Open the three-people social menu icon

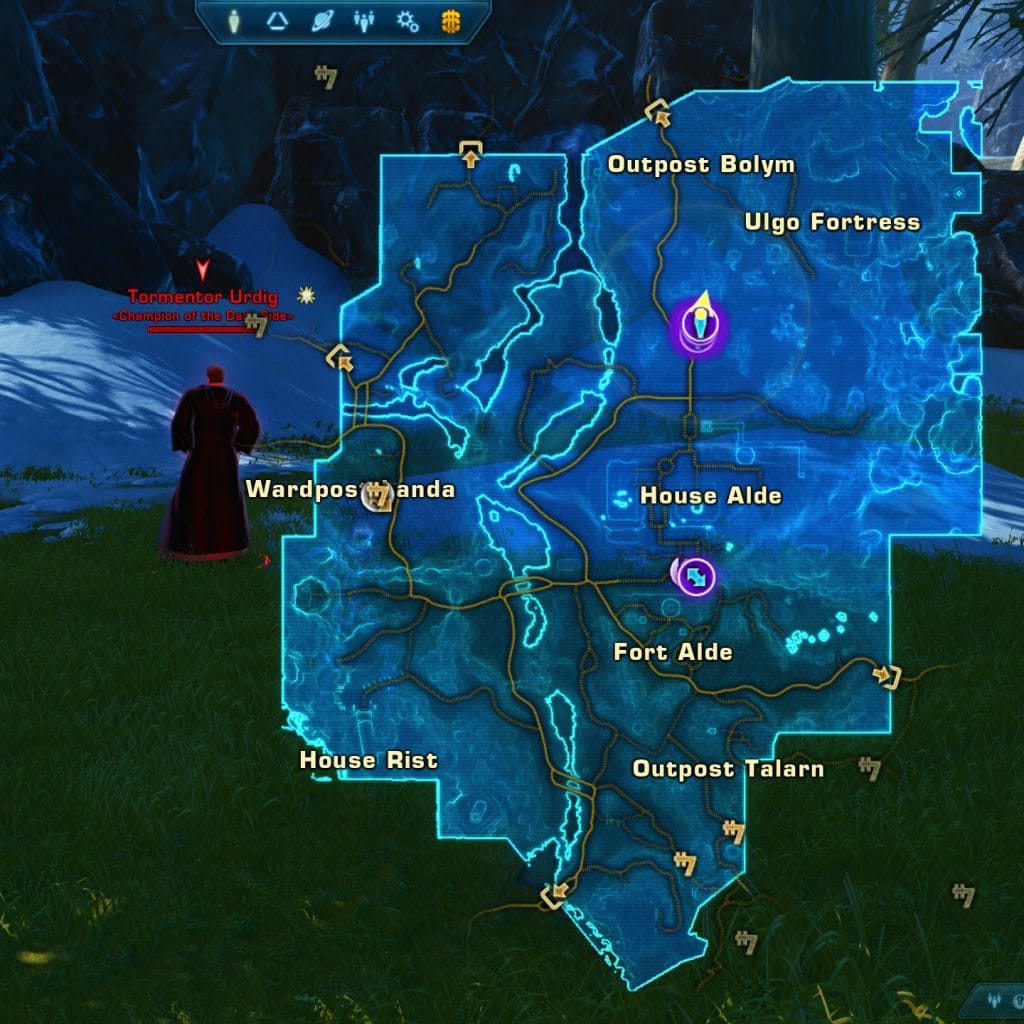tap(363, 19)
